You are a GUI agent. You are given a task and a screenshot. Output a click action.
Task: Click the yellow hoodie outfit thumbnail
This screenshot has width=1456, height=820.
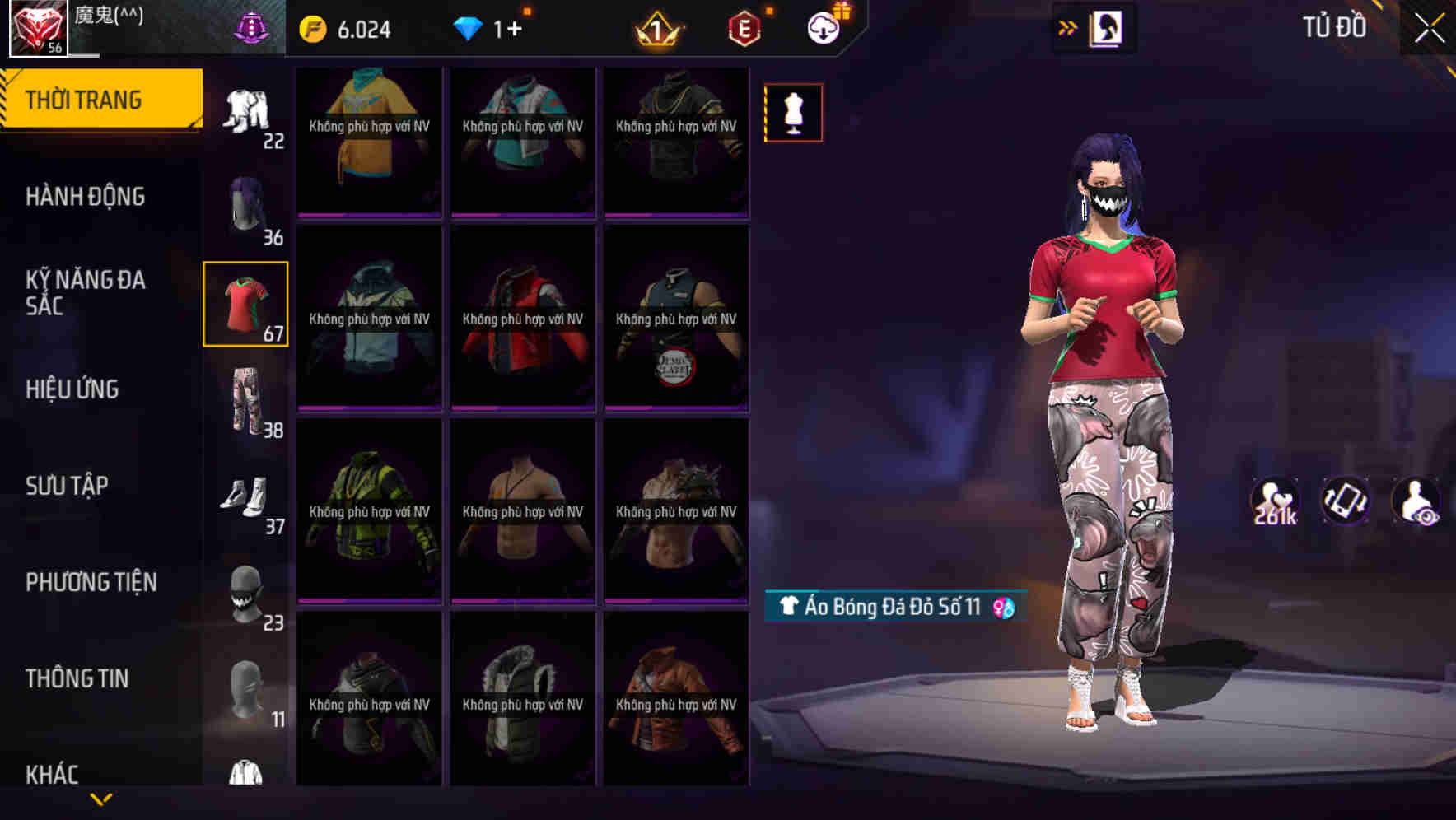pyautogui.click(x=367, y=140)
